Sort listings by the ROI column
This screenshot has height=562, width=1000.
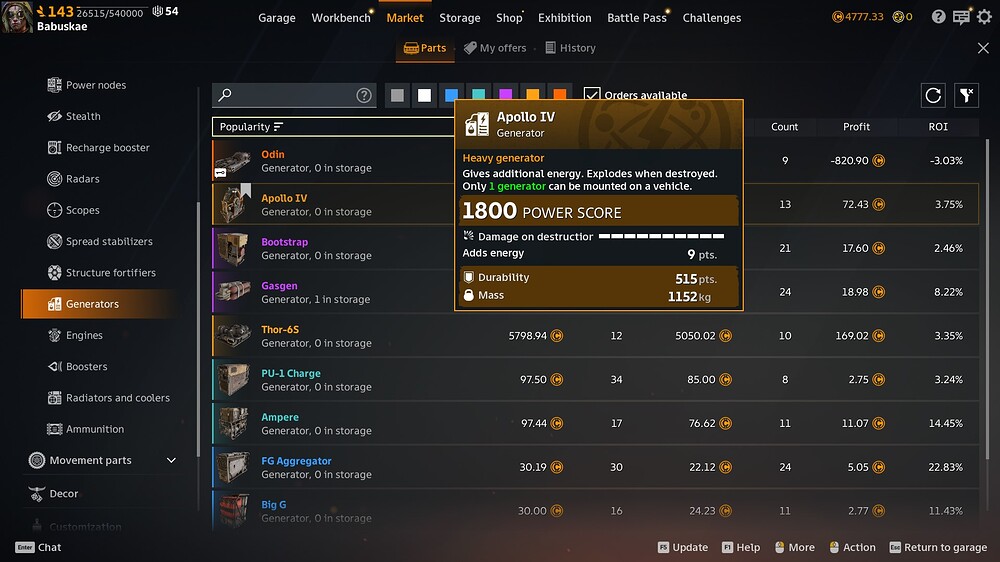tap(938, 127)
